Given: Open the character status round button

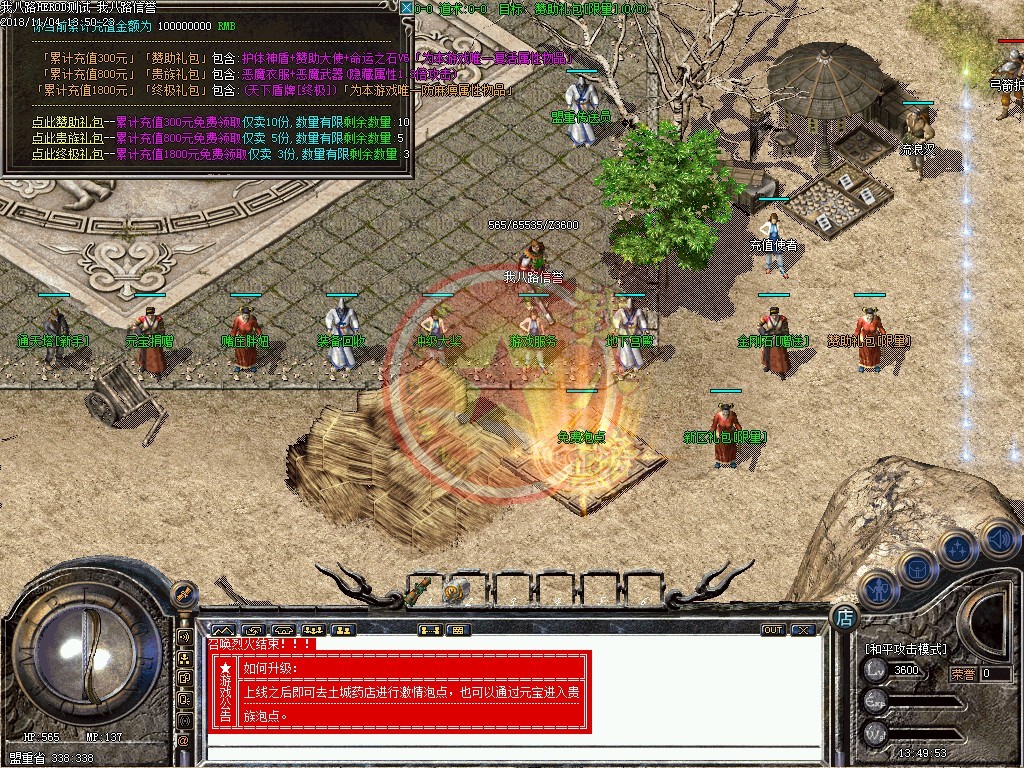Looking at the screenshot, I should (x=876, y=590).
